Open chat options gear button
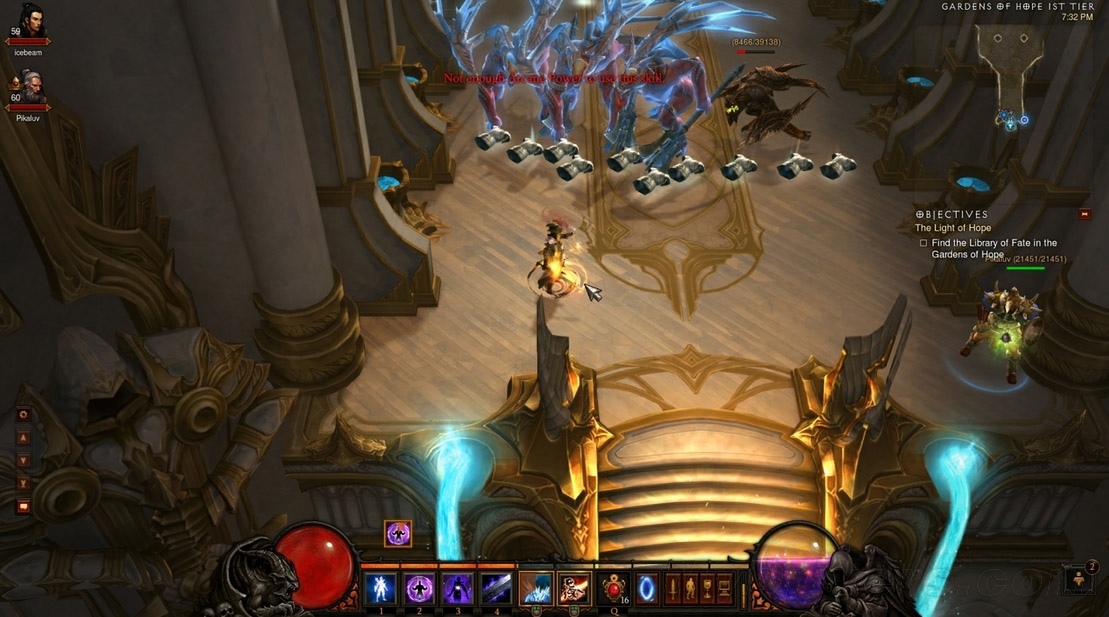 click(24, 414)
